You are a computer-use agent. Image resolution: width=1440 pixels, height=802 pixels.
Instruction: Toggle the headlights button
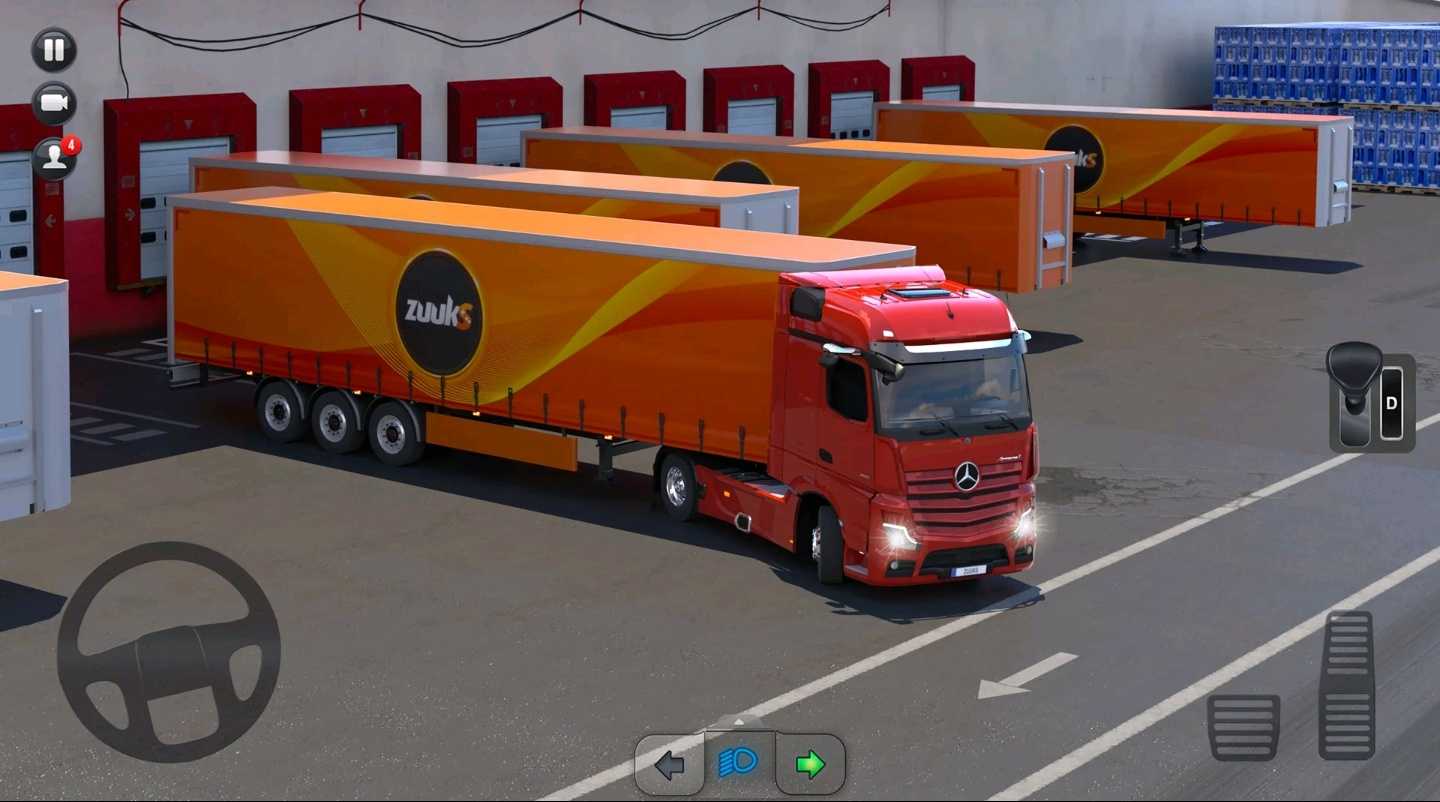(739, 764)
